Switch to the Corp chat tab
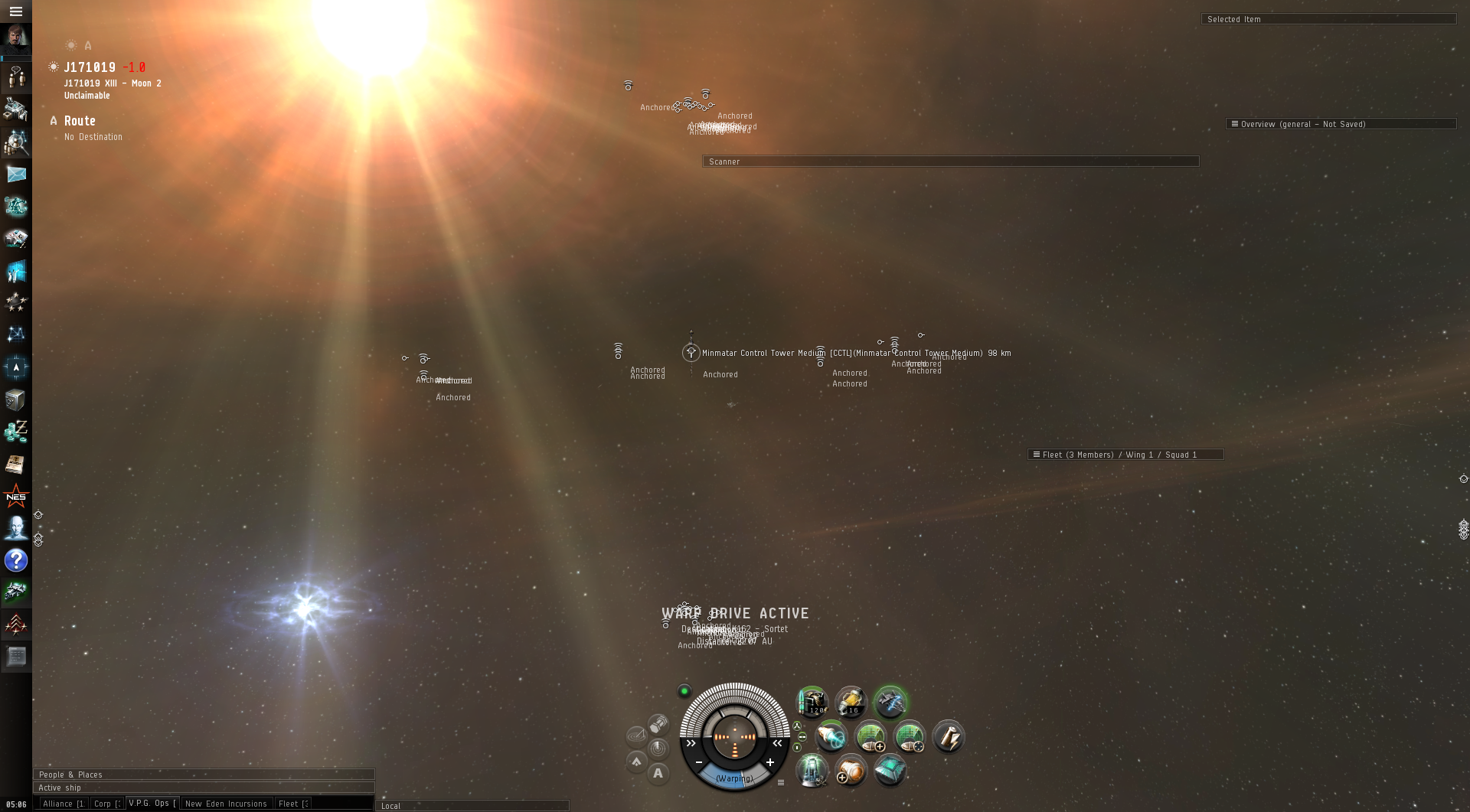Viewport: 1470px width, 812px height. tap(106, 804)
